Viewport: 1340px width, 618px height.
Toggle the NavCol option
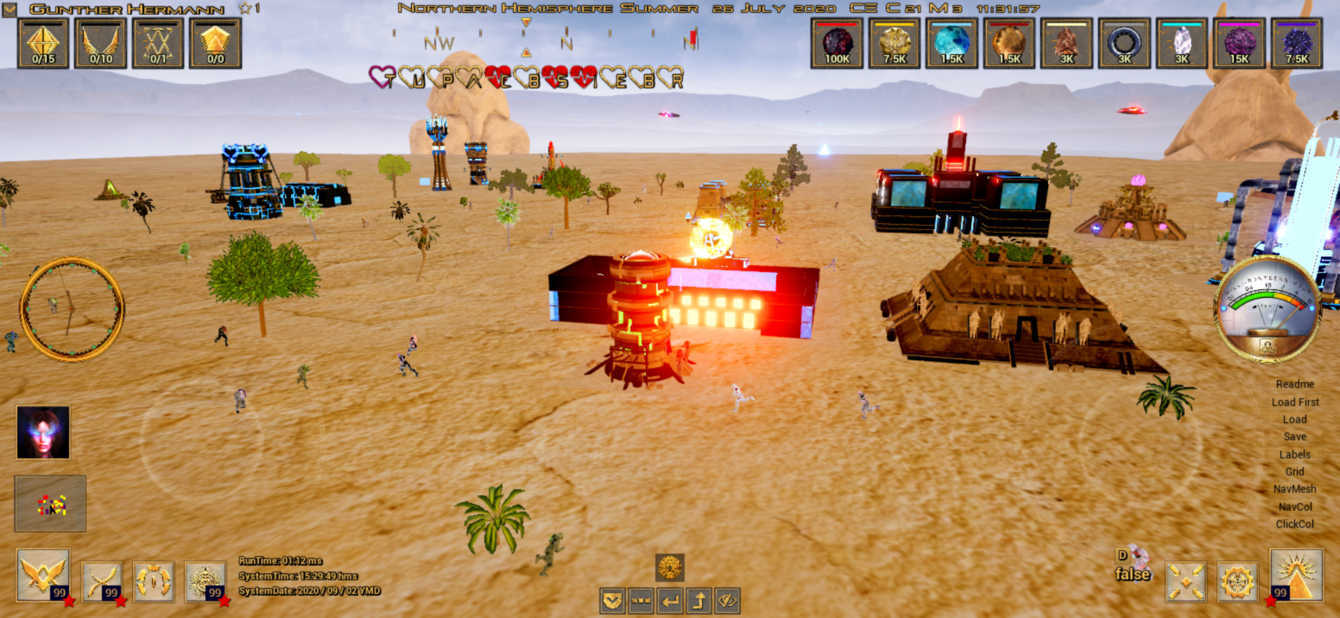coord(1294,507)
